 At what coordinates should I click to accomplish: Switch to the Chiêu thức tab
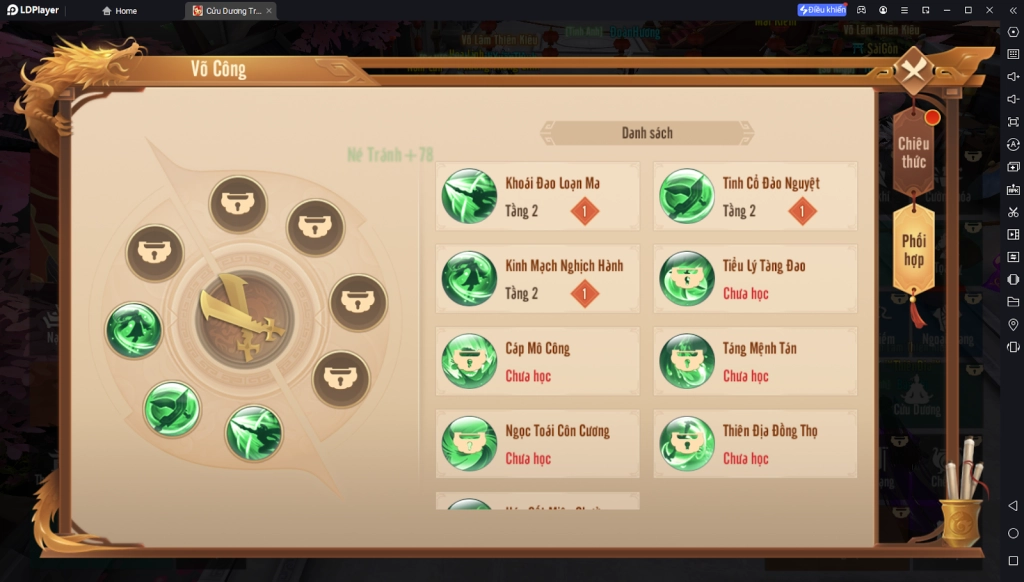pos(913,152)
